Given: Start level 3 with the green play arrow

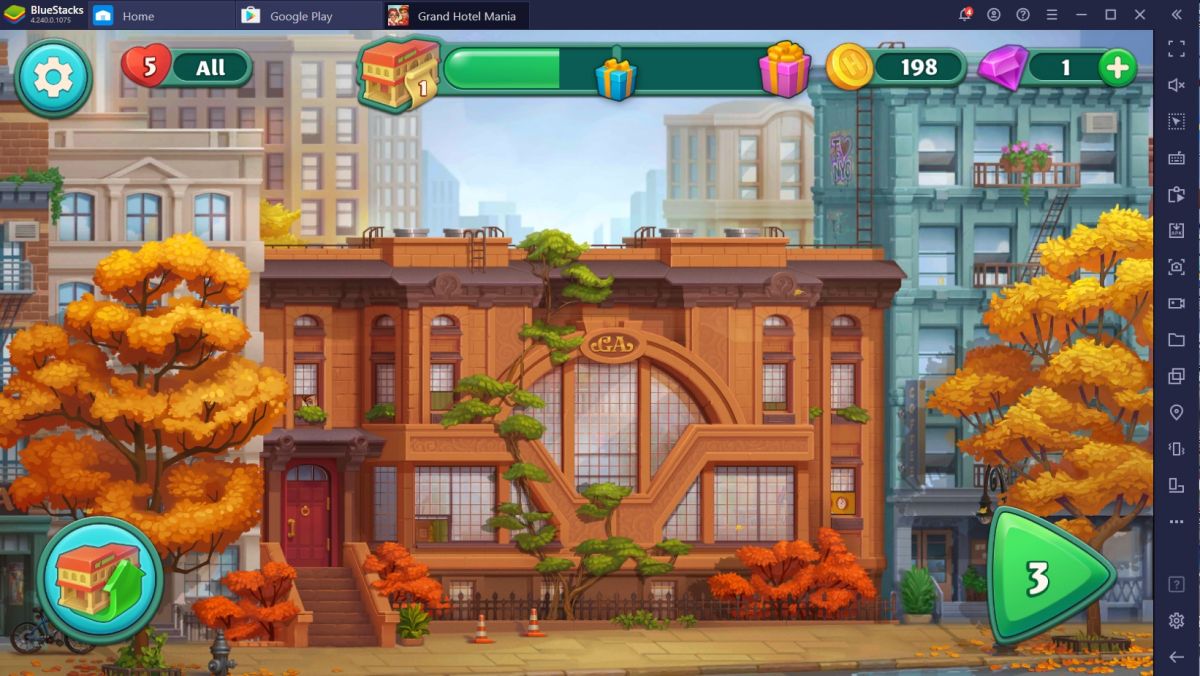Looking at the screenshot, I should pos(1047,577).
